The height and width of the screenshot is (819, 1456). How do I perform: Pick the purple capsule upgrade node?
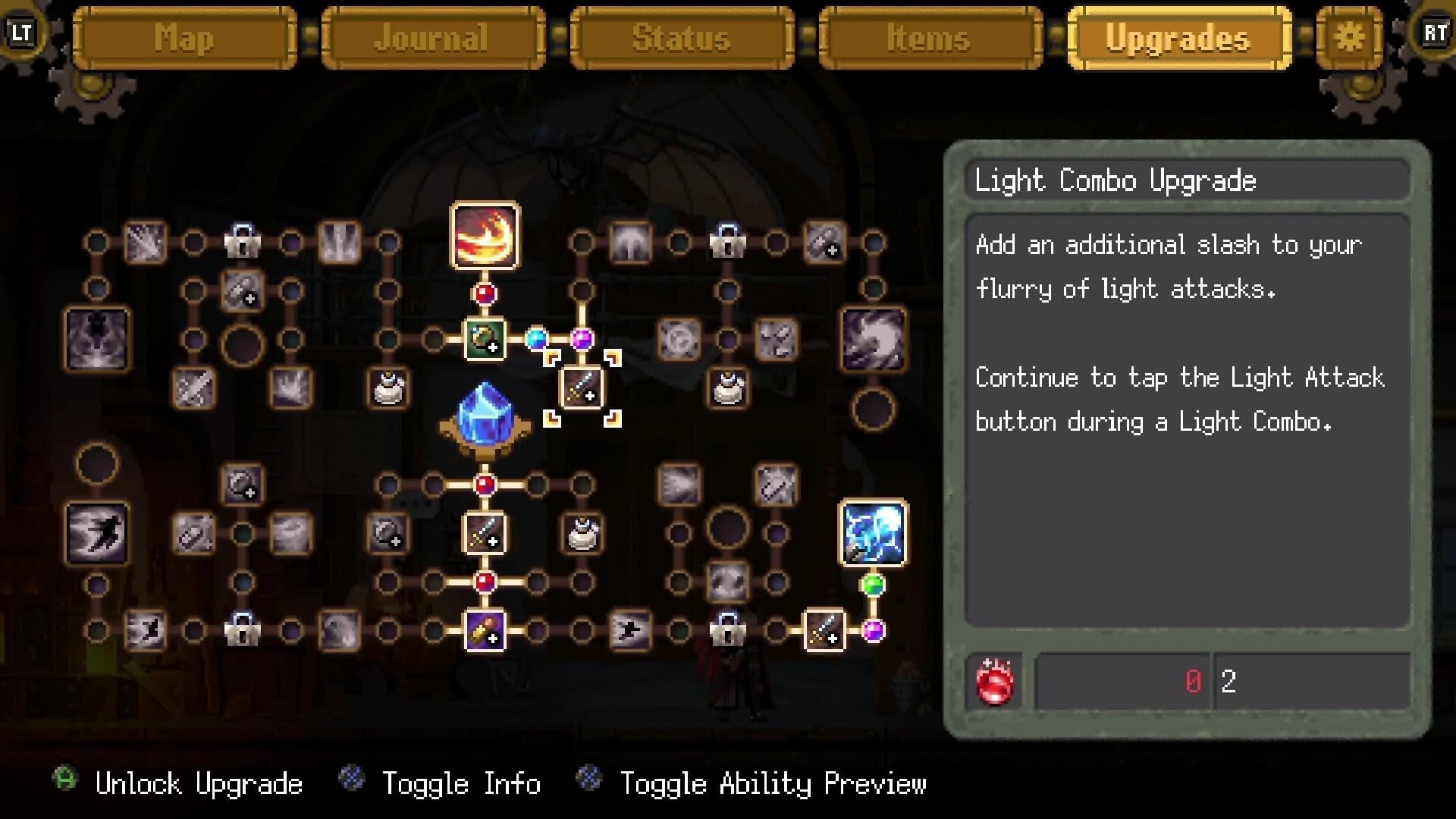point(485,630)
